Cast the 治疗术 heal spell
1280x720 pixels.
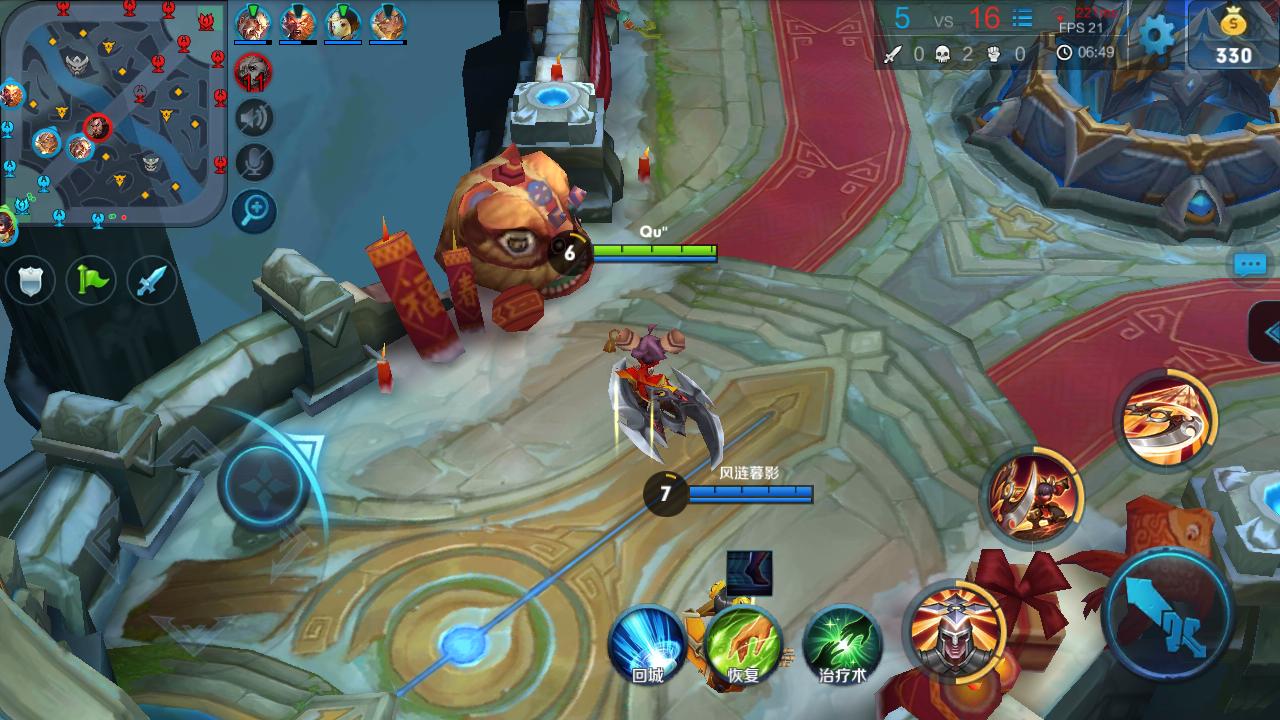841,645
